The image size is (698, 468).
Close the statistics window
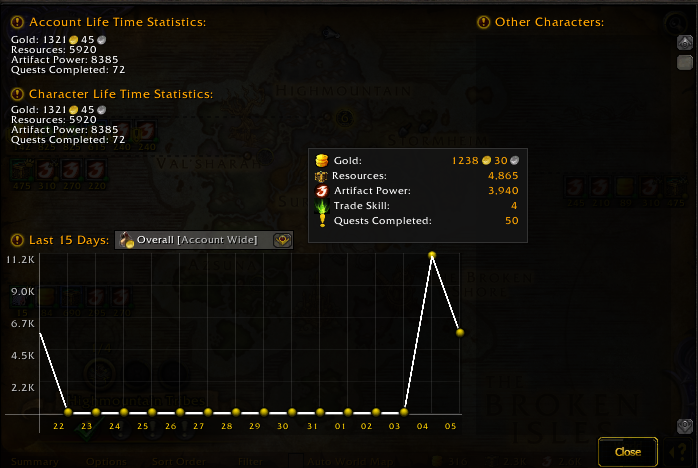628,451
